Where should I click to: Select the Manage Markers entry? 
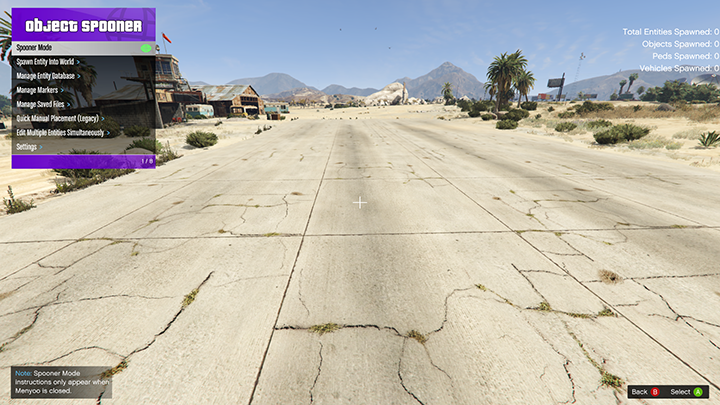pos(83,90)
